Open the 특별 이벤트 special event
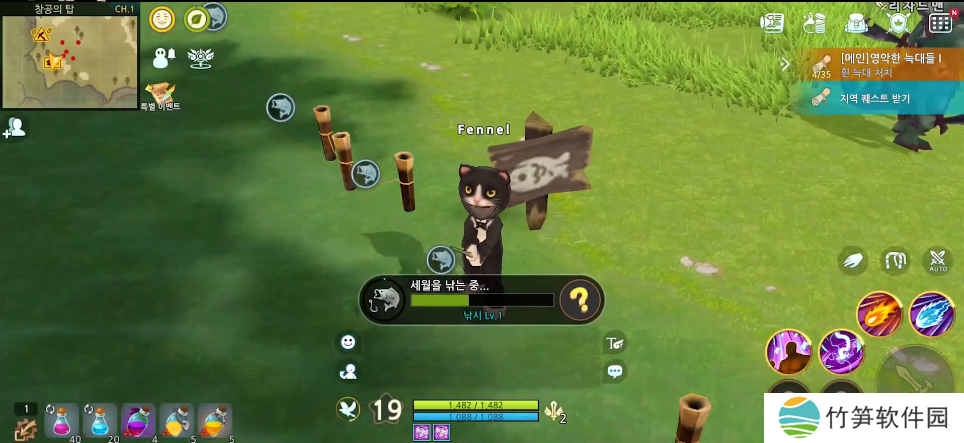 [160, 95]
